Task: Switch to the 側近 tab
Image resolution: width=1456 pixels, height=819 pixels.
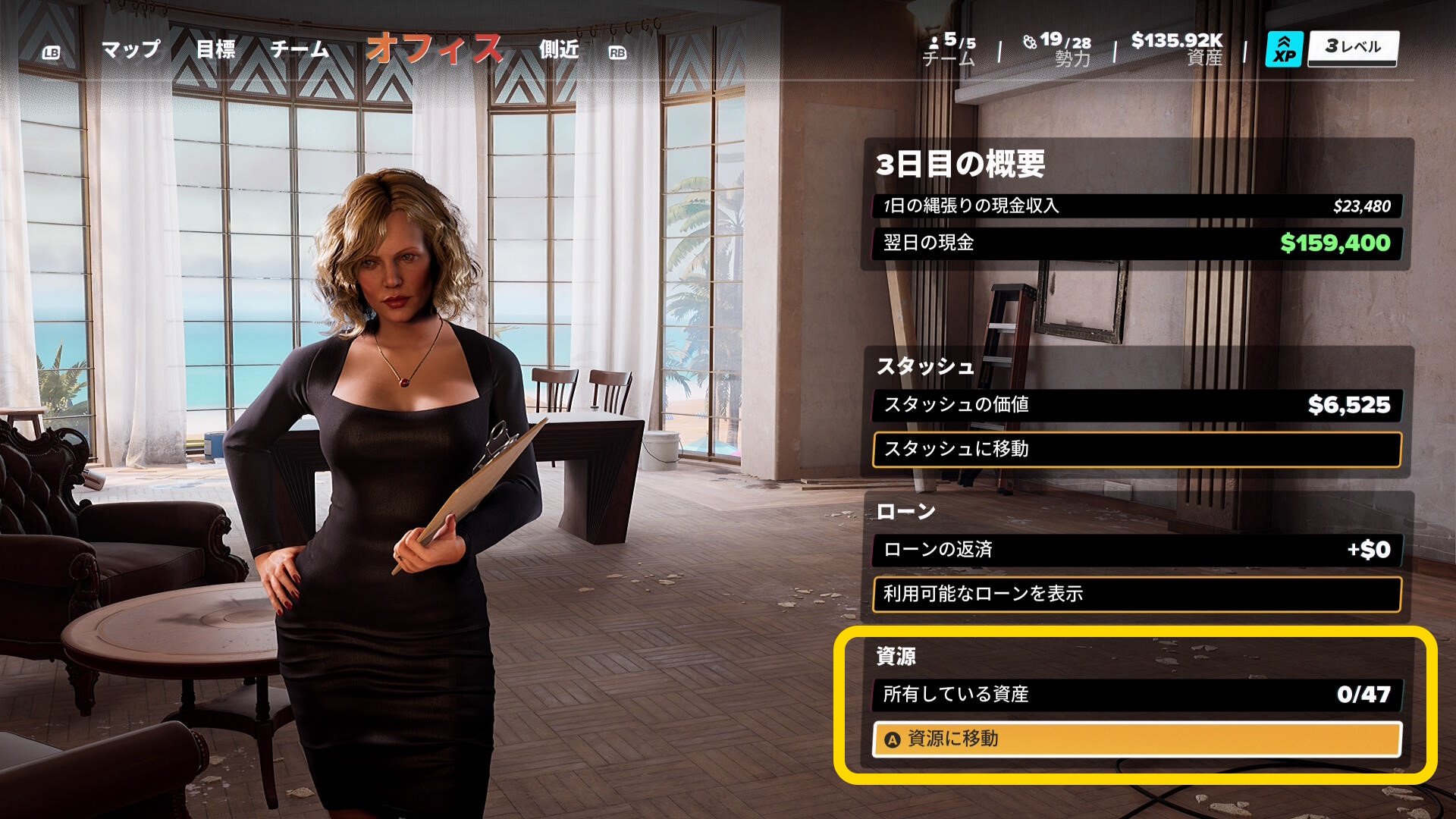Action: pos(559,49)
